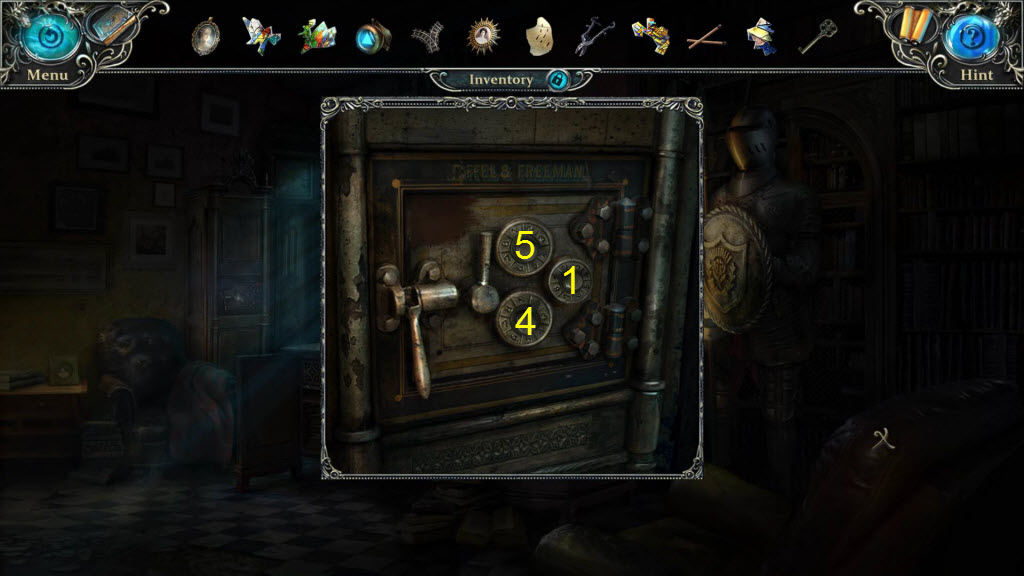This screenshot has width=1024, height=576.
Task: Select the sunburst portrait brooch
Action: point(483,37)
